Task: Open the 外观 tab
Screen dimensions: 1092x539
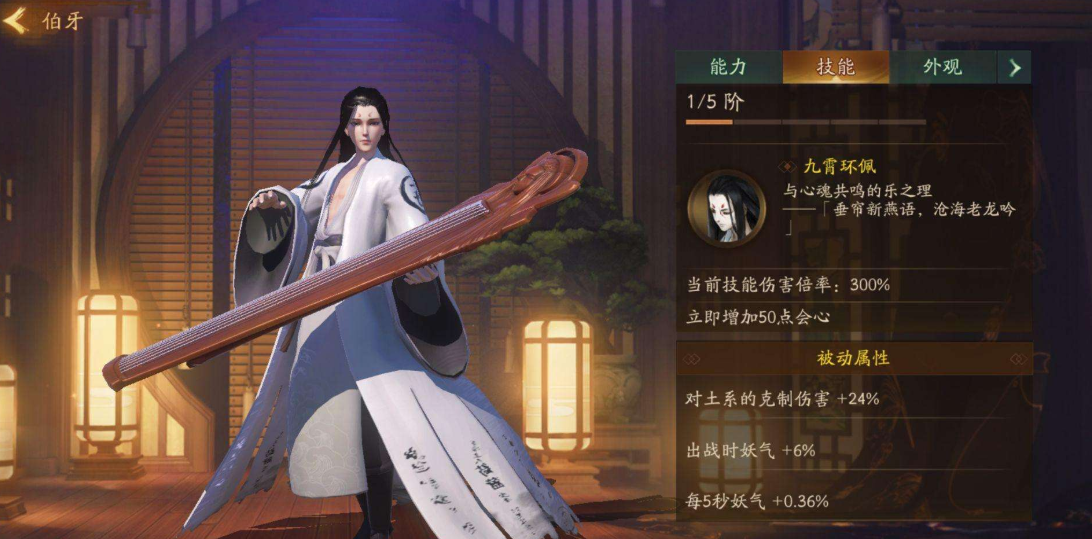Action: [942, 67]
